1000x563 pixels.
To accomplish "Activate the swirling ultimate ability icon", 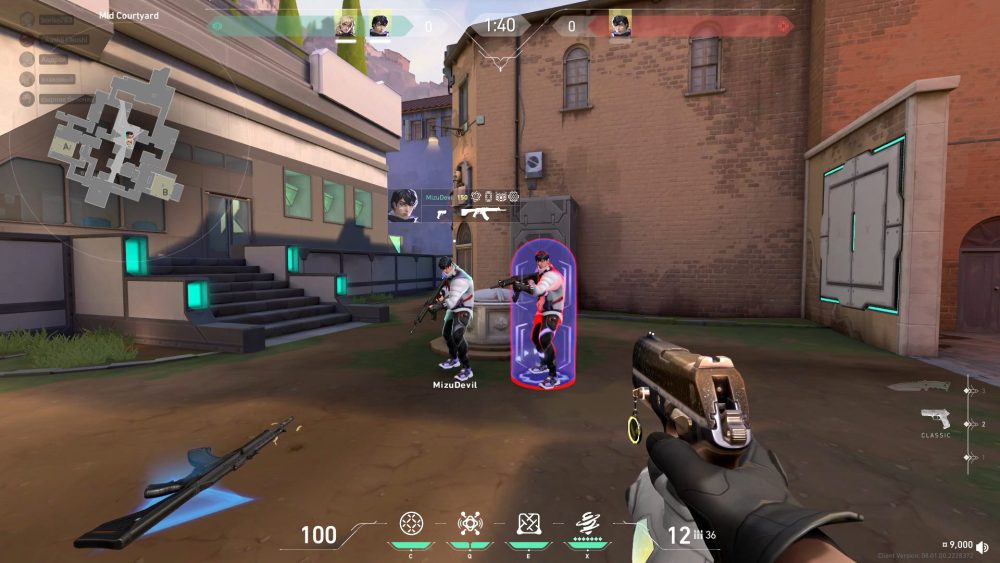I will [x=587, y=523].
